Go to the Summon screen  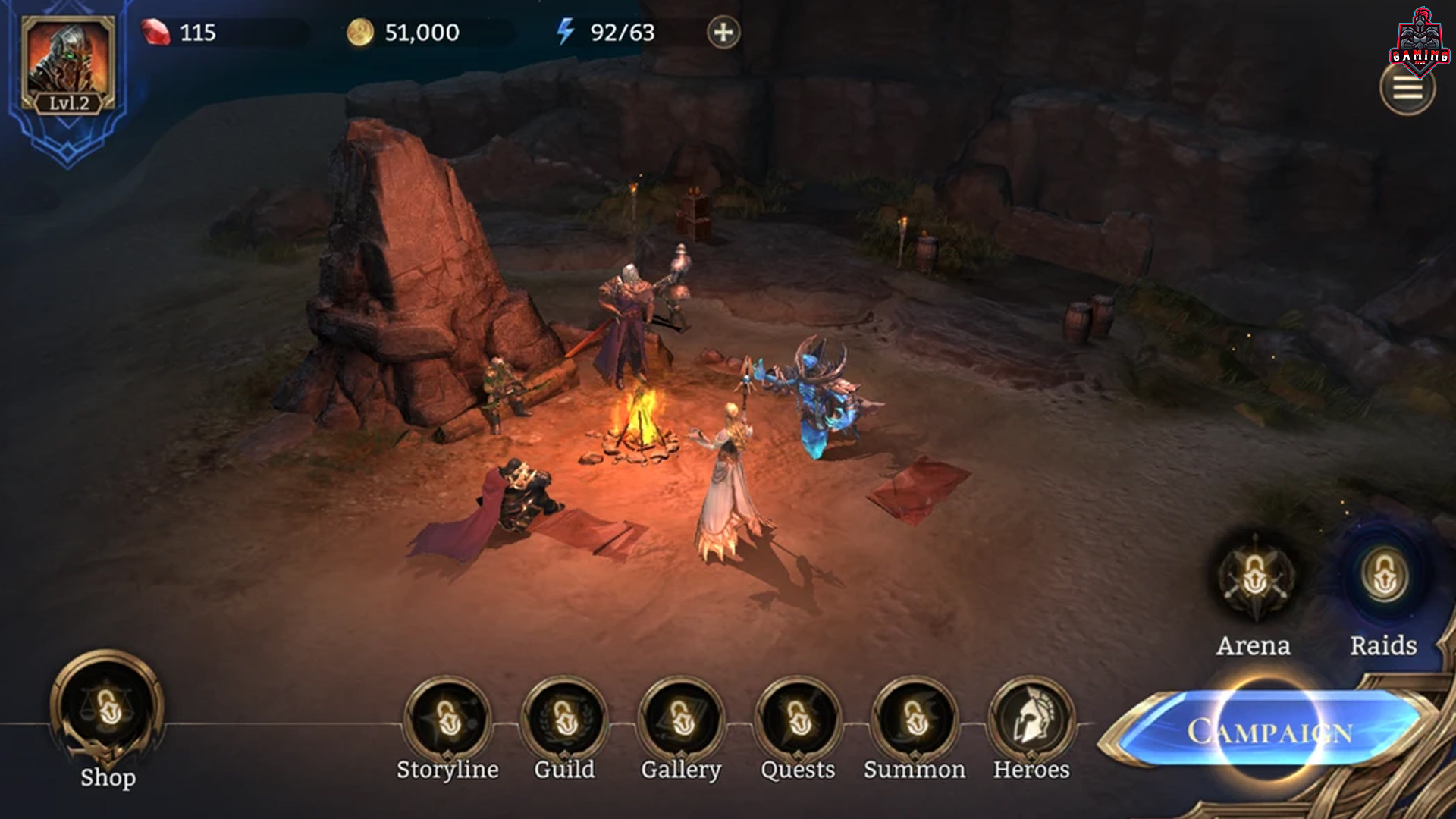[915, 719]
